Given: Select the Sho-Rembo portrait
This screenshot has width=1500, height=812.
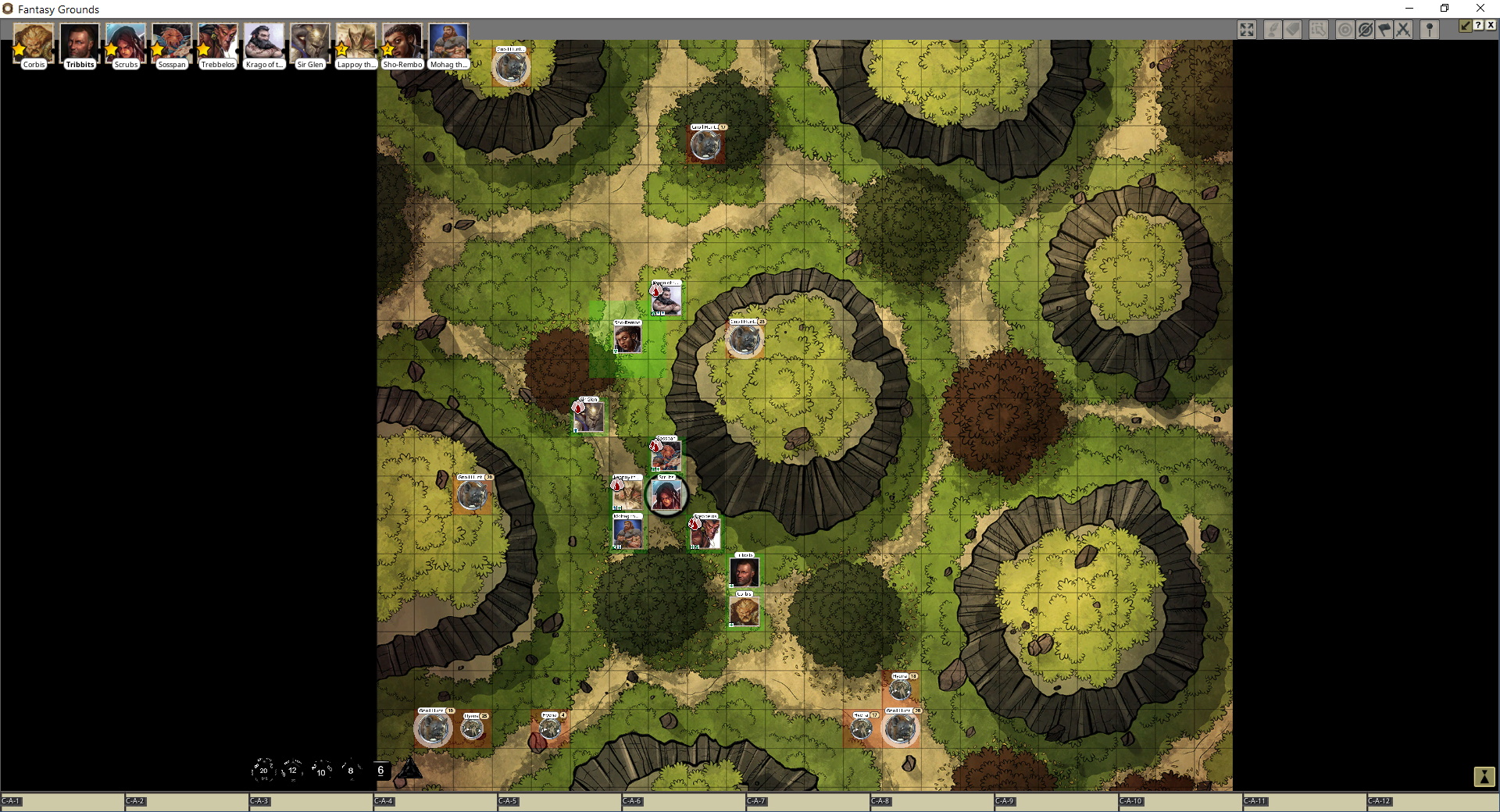Looking at the screenshot, I should [402, 44].
